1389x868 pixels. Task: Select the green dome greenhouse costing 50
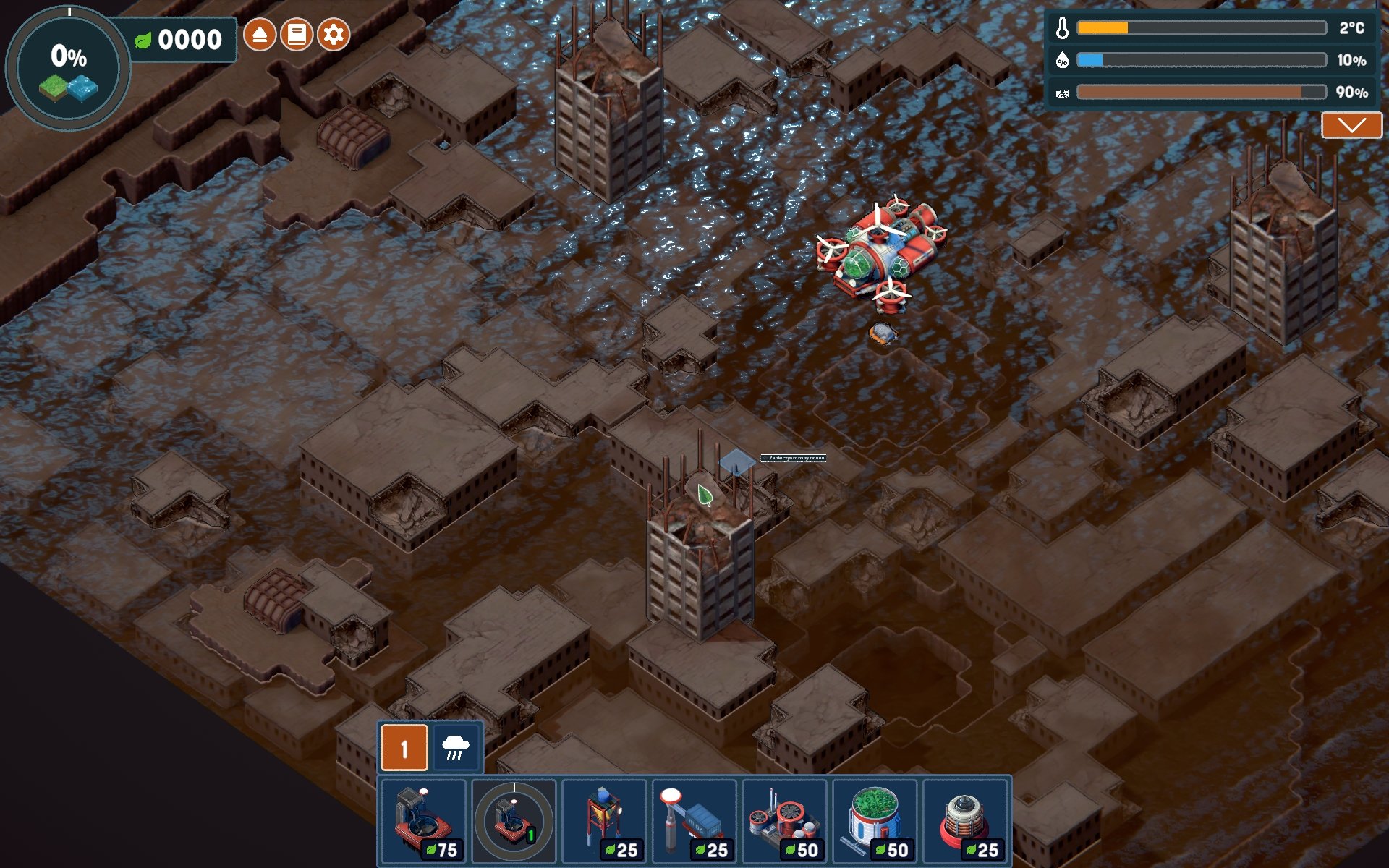coord(875,820)
